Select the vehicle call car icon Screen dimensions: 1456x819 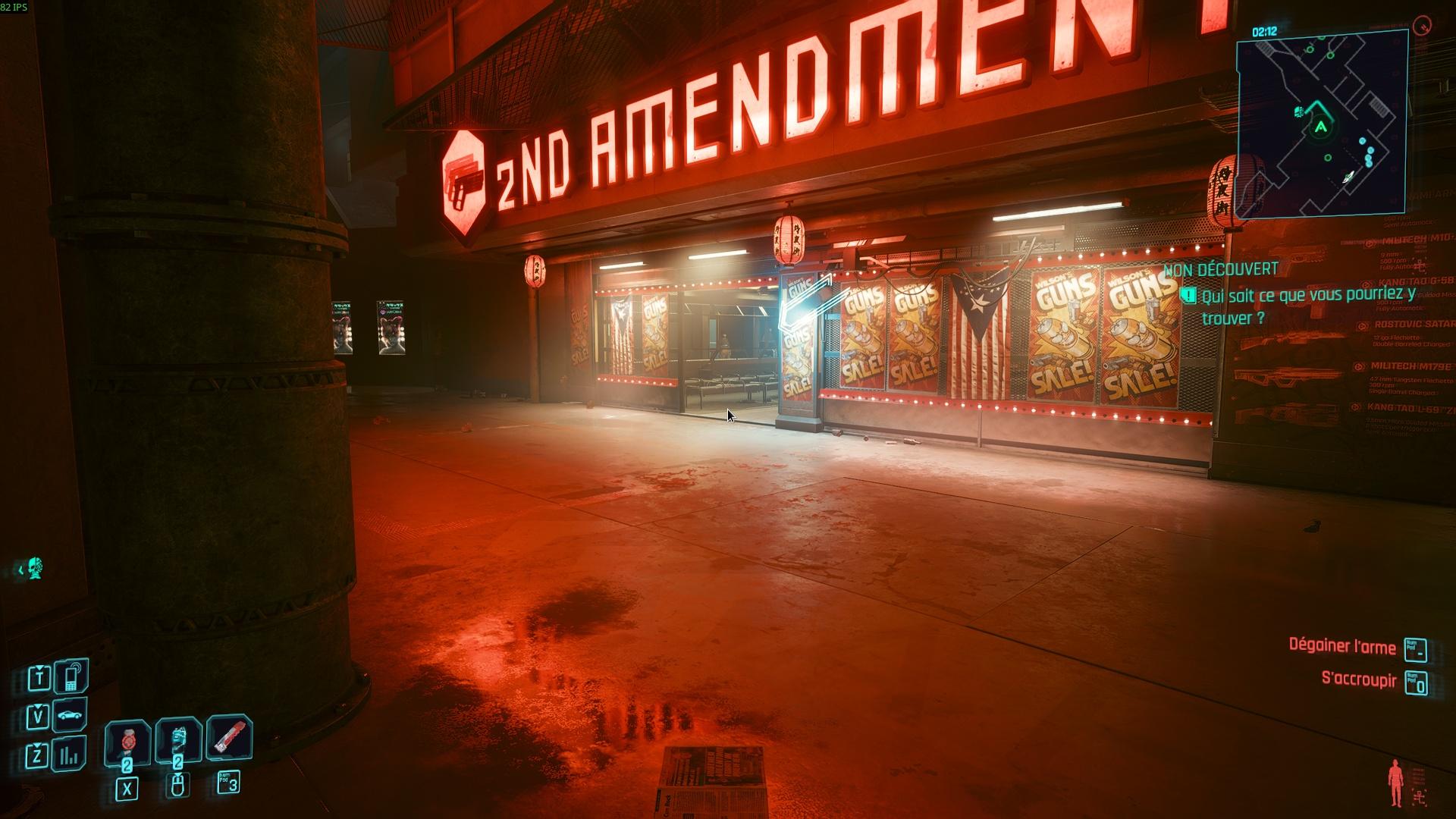71,715
